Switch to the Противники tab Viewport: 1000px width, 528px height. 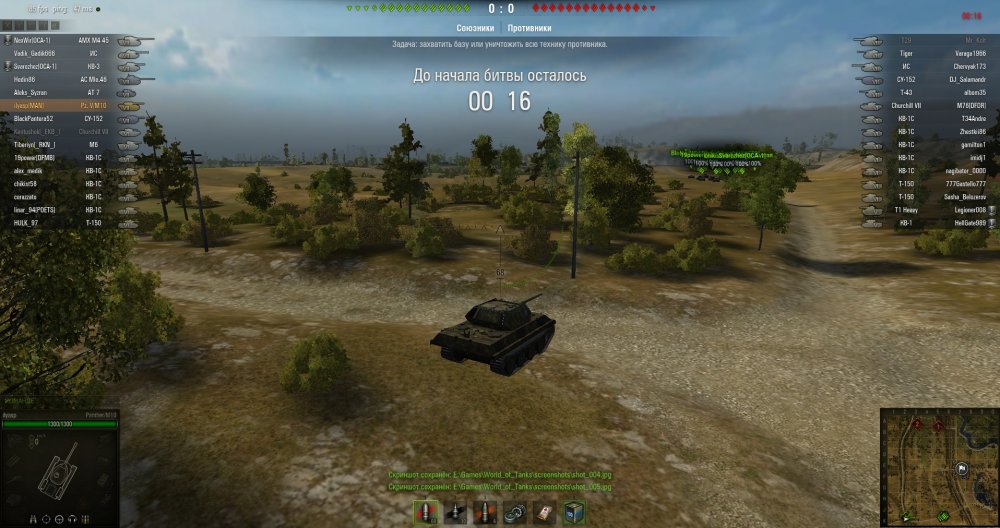[x=527, y=29]
